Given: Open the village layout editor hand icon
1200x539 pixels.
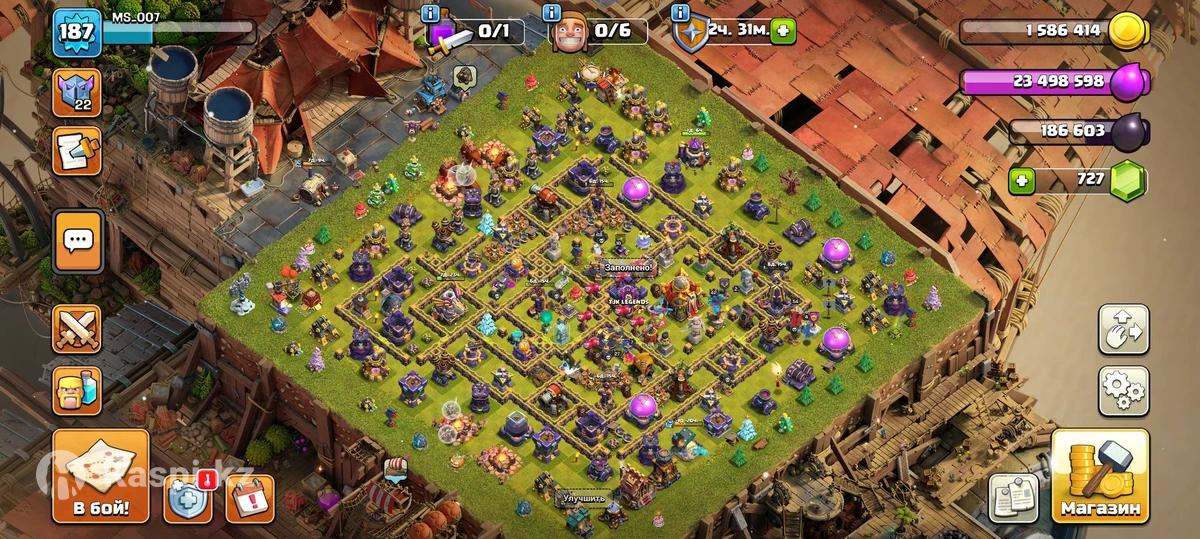Looking at the screenshot, I should point(1123,329).
